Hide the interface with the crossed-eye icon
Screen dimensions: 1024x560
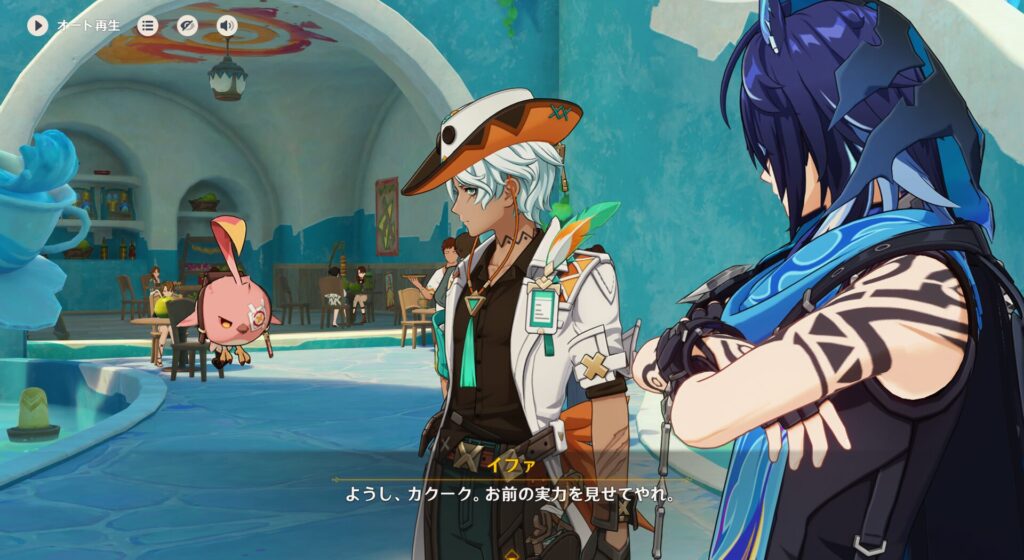point(187,25)
